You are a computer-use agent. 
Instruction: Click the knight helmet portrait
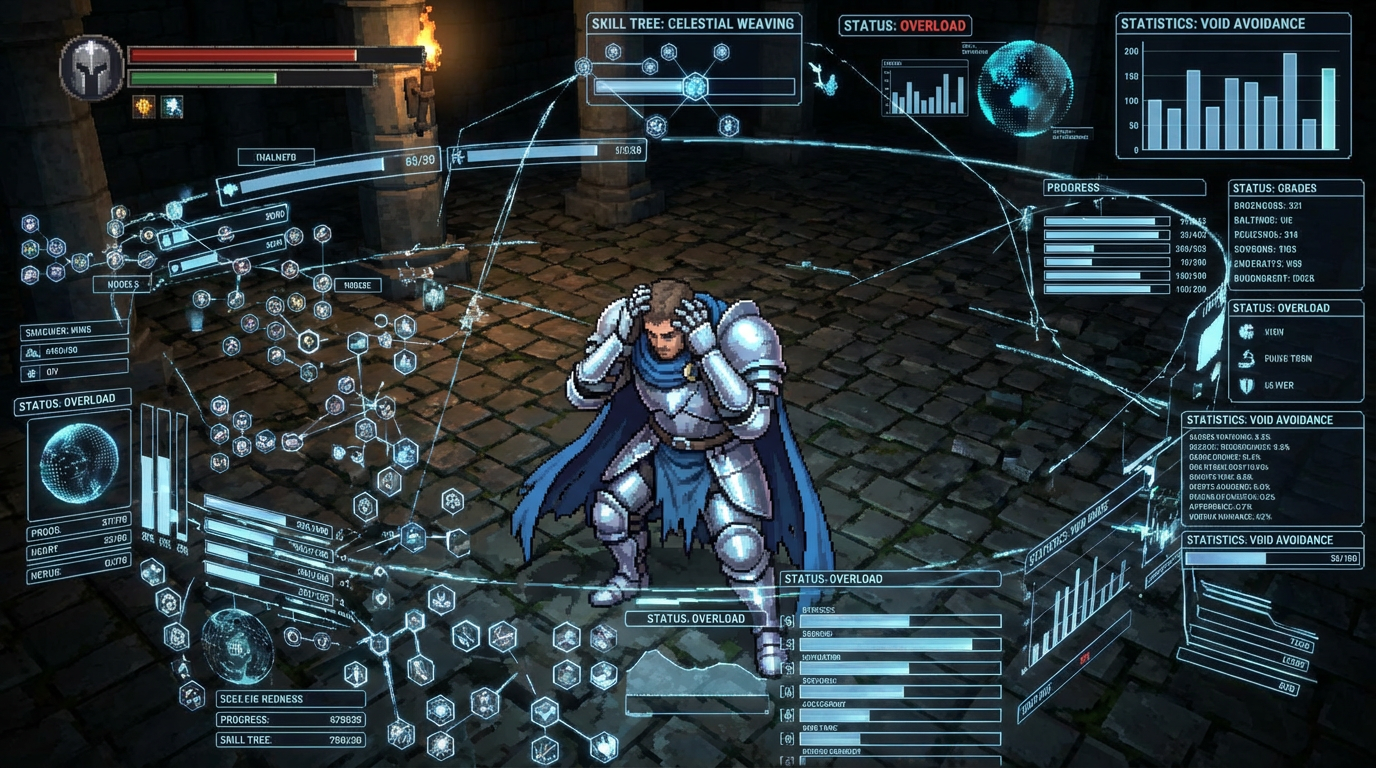[91, 67]
